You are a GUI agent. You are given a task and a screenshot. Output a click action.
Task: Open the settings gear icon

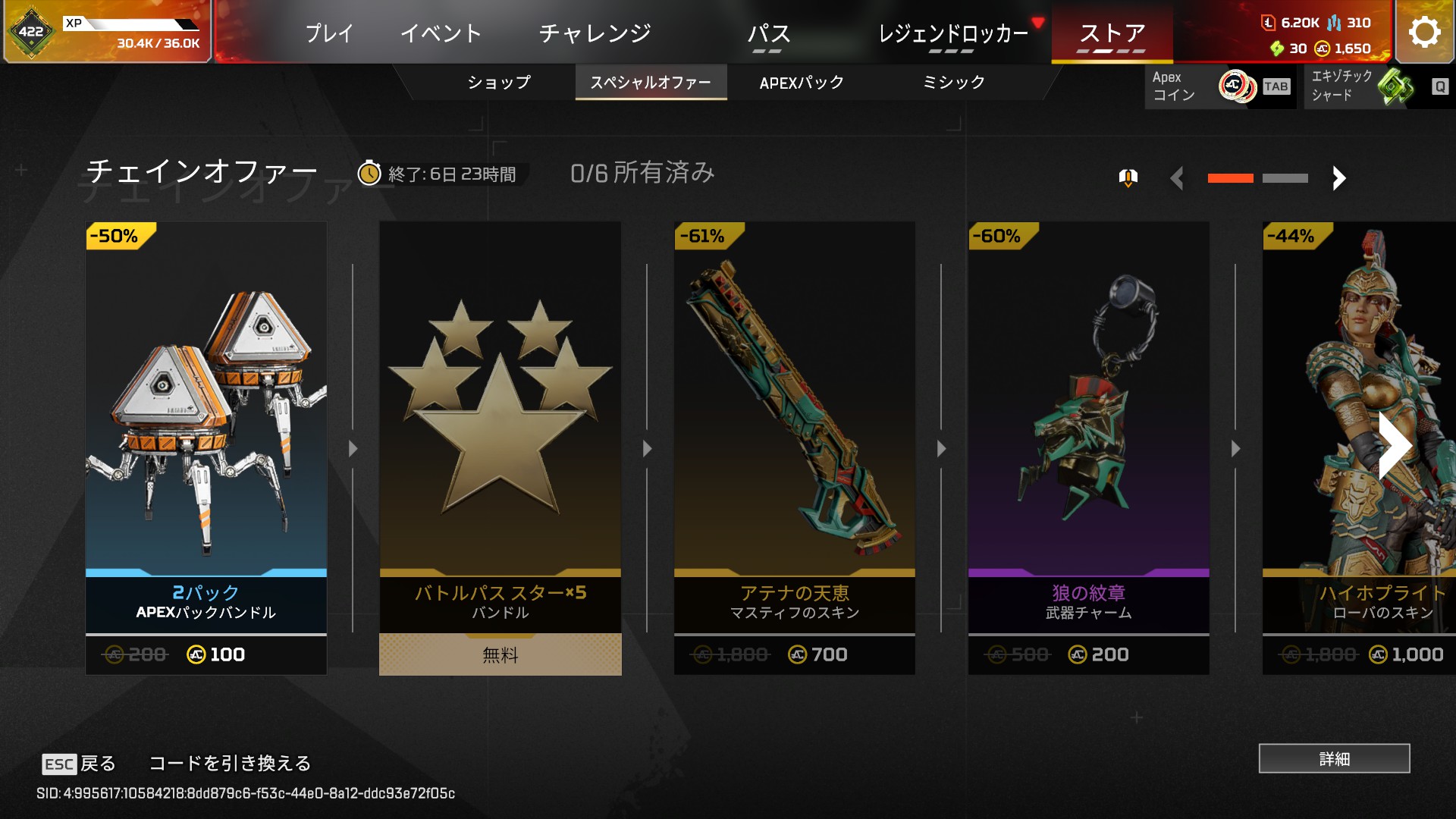tap(1424, 33)
